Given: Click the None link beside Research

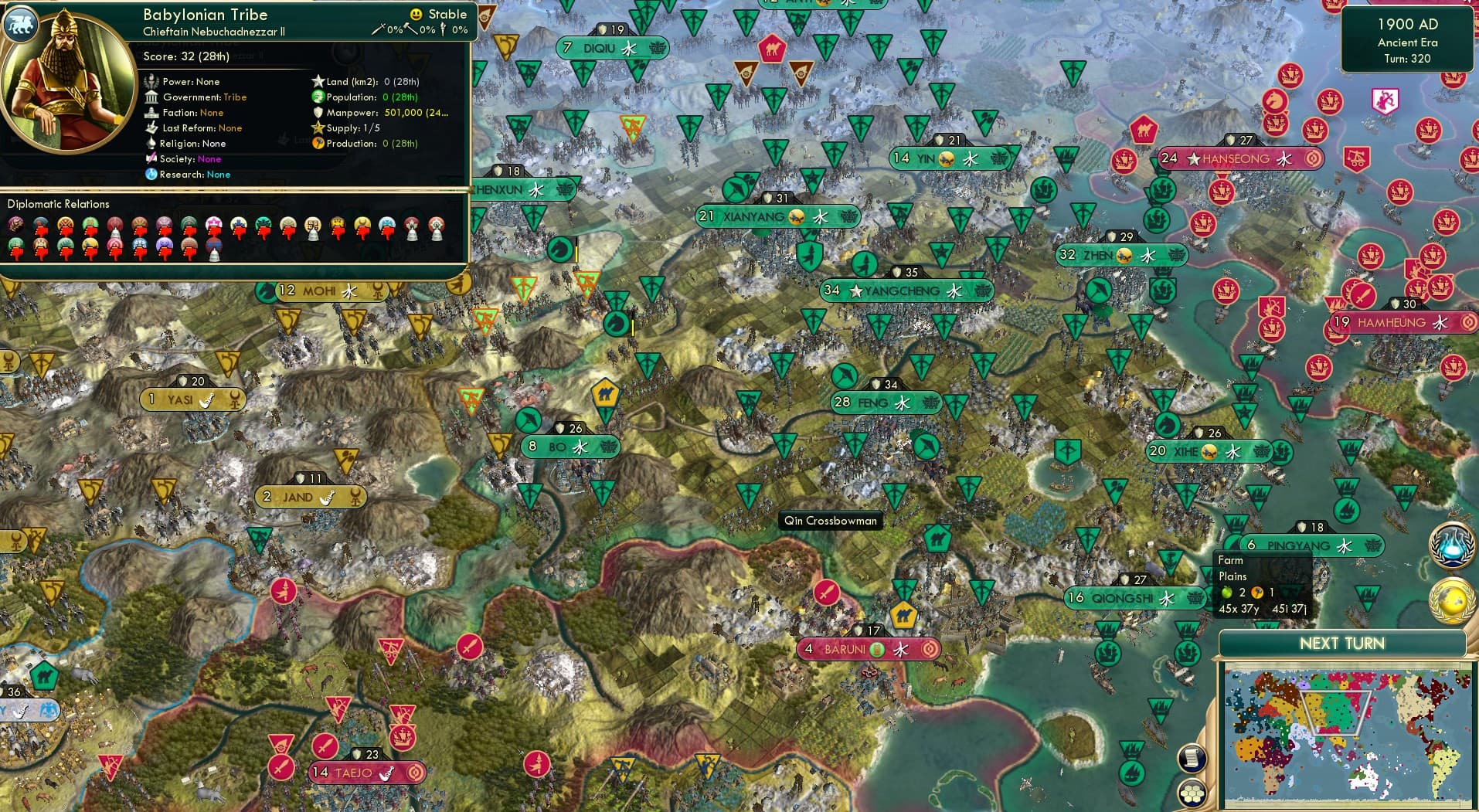Looking at the screenshot, I should click(218, 175).
